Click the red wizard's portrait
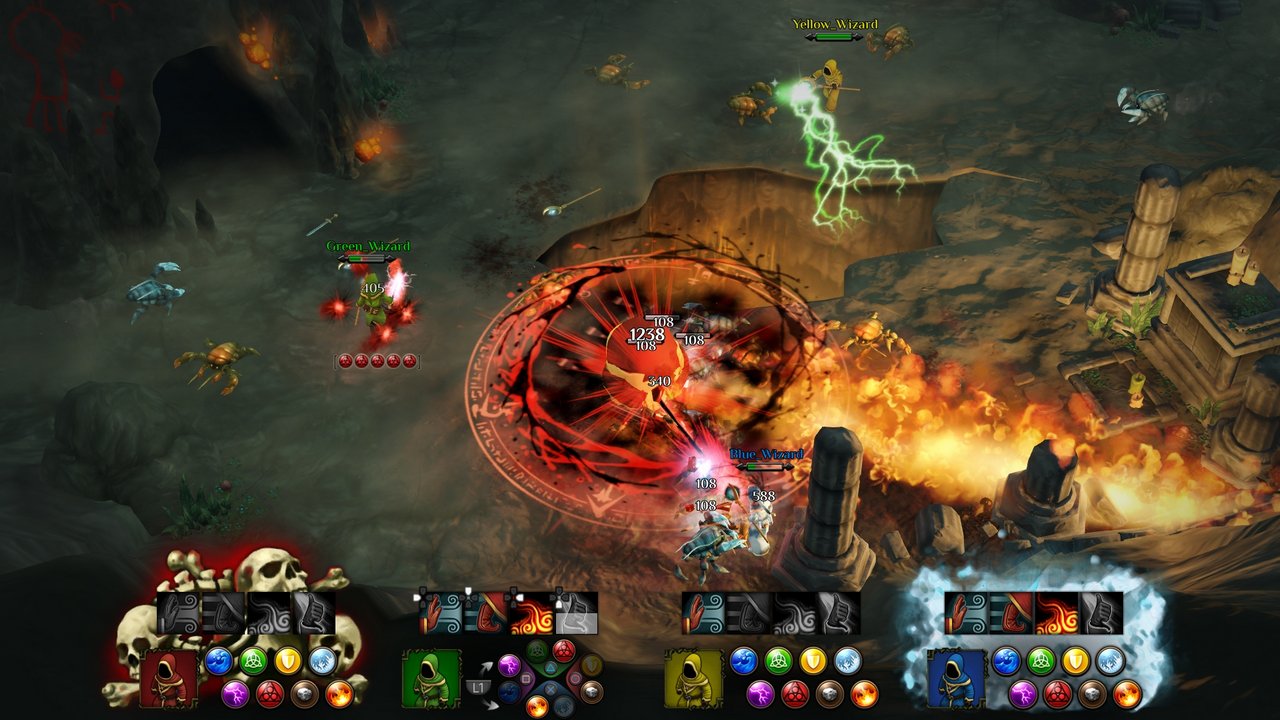Image resolution: width=1280 pixels, height=720 pixels. 170,680
